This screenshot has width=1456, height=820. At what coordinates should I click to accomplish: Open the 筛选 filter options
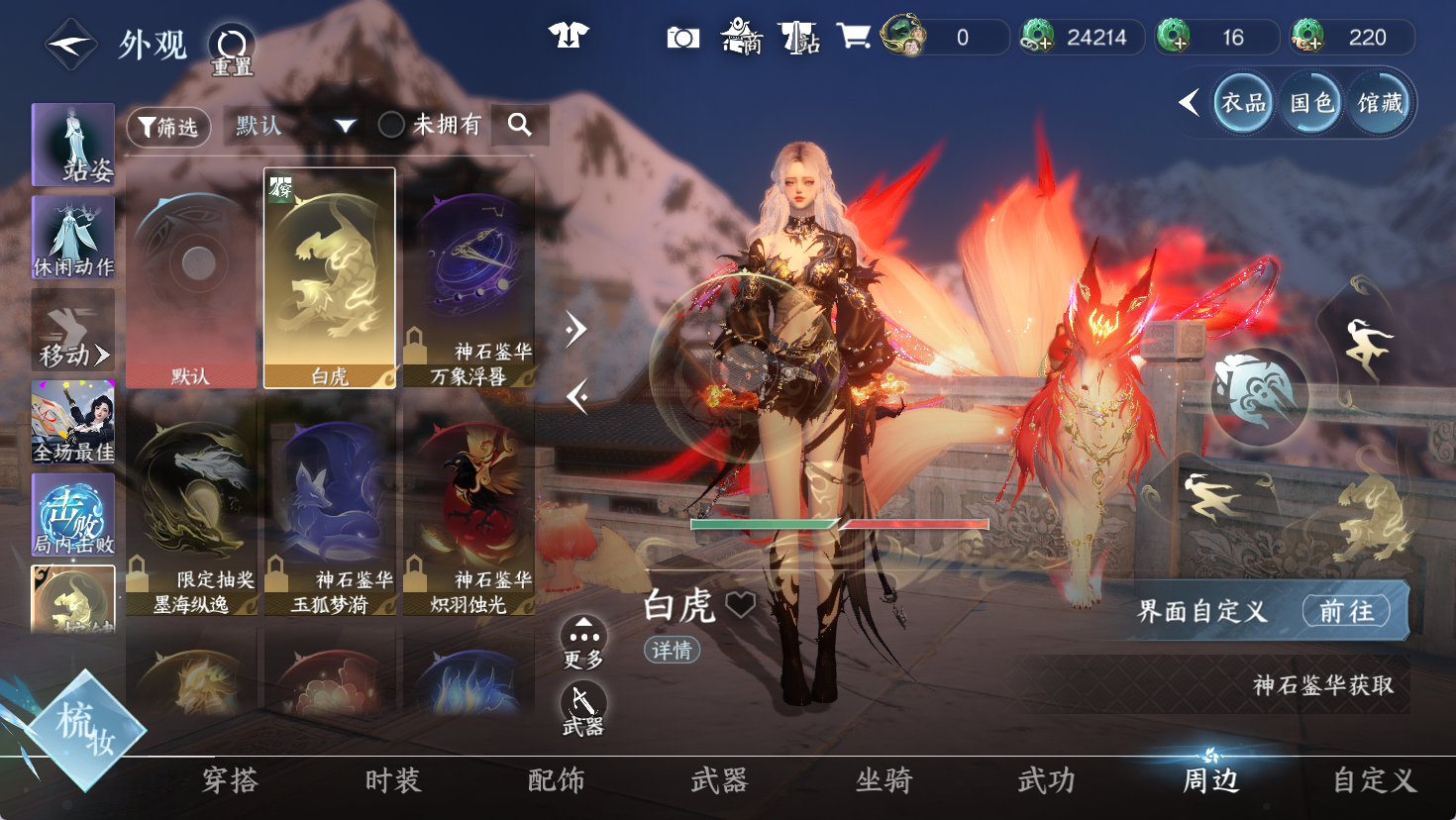pos(168,126)
